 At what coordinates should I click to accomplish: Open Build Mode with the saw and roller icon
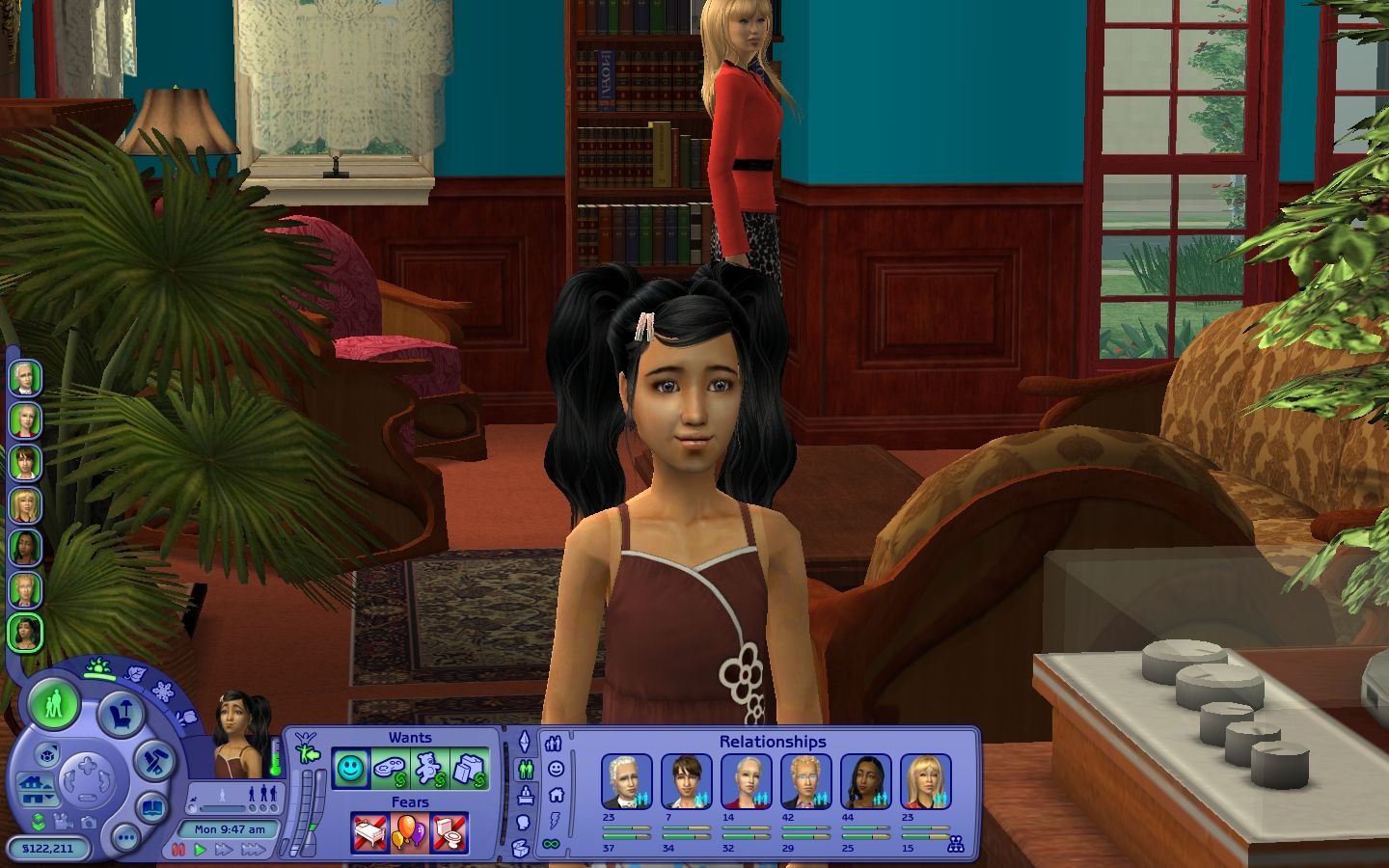pos(152,760)
